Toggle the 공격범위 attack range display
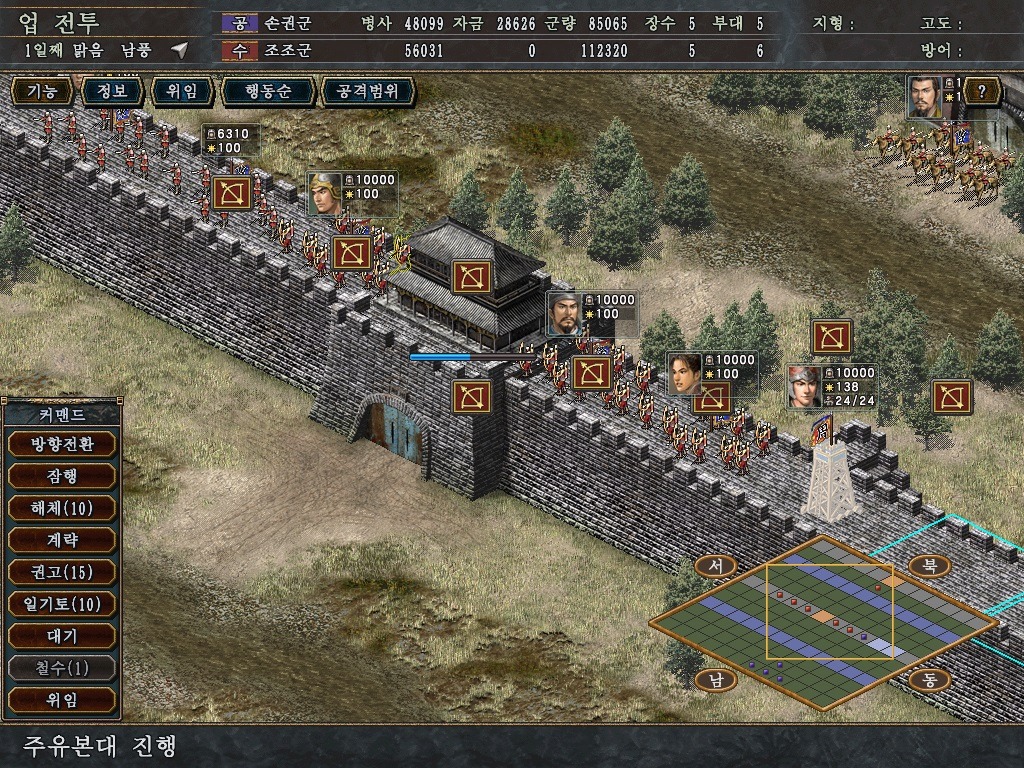The height and width of the screenshot is (768, 1024). coord(367,92)
